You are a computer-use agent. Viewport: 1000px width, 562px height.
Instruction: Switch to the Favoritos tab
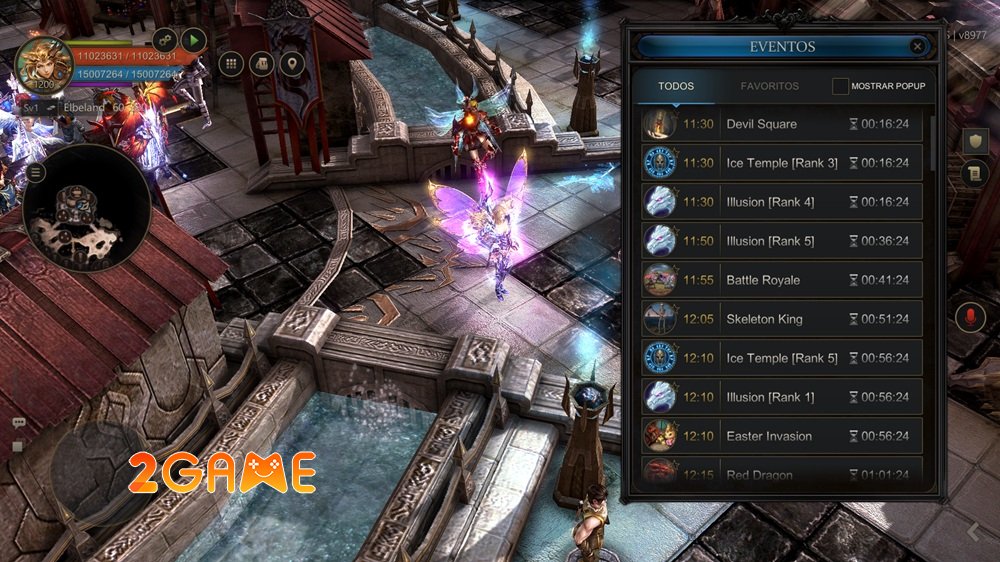[x=769, y=86]
